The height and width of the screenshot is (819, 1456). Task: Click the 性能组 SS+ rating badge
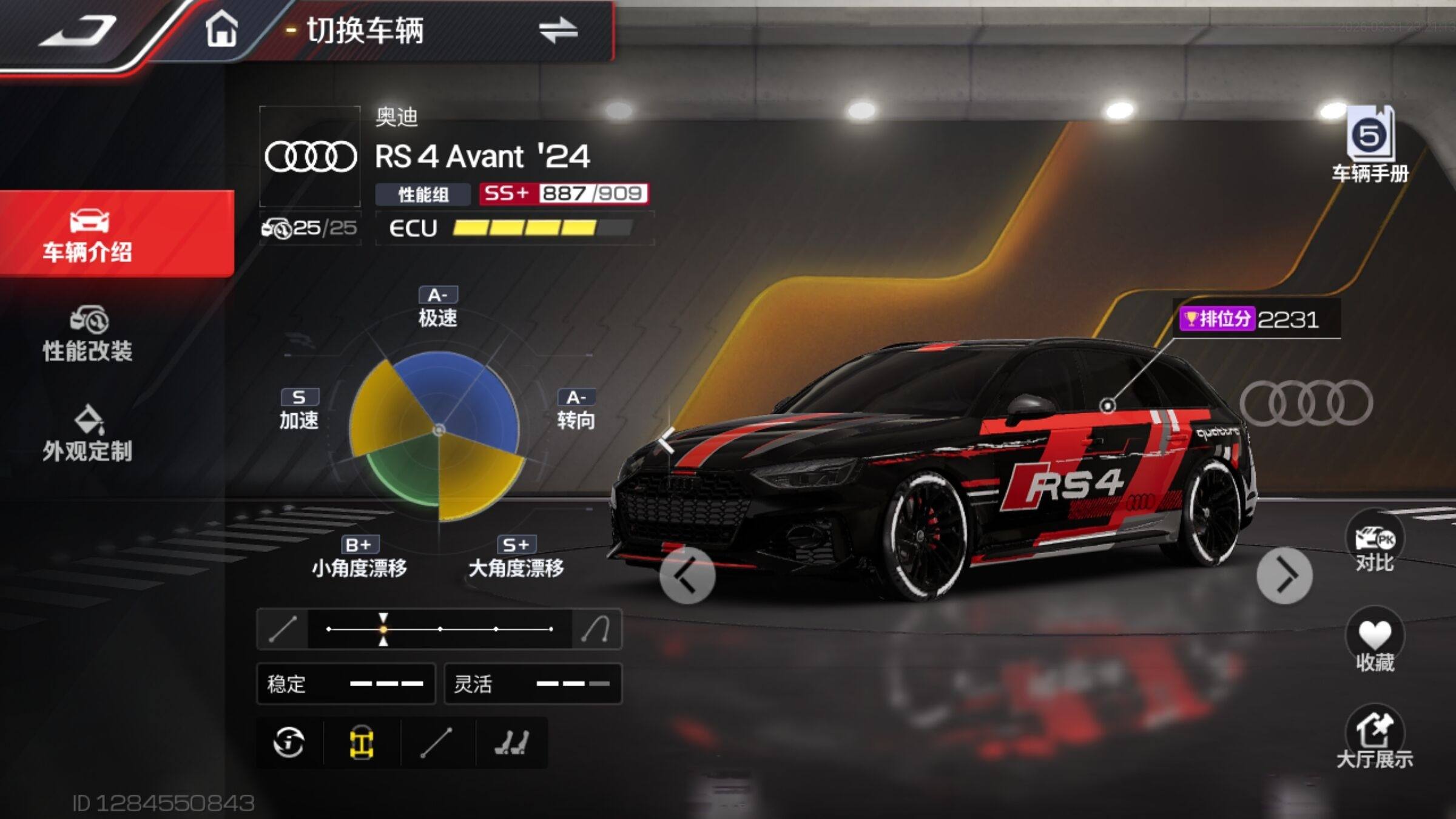(x=563, y=194)
